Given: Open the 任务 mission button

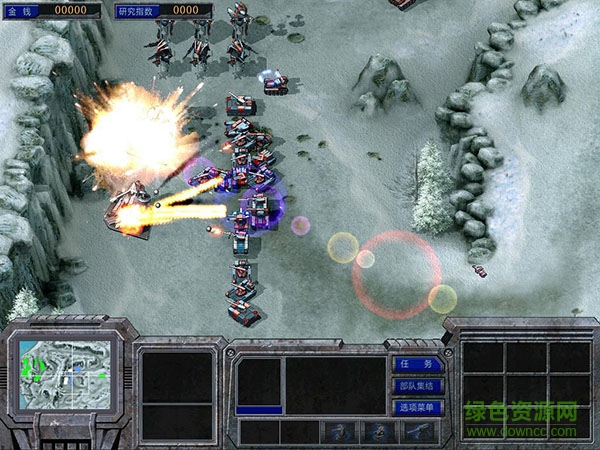Looking at the screenshot, I should click(x=417, y=365).
